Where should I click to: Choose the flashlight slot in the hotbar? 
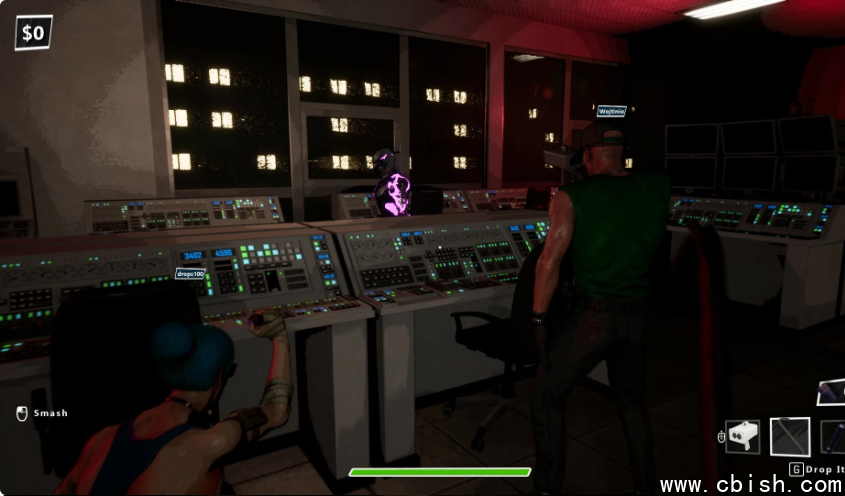click(833, 436)
